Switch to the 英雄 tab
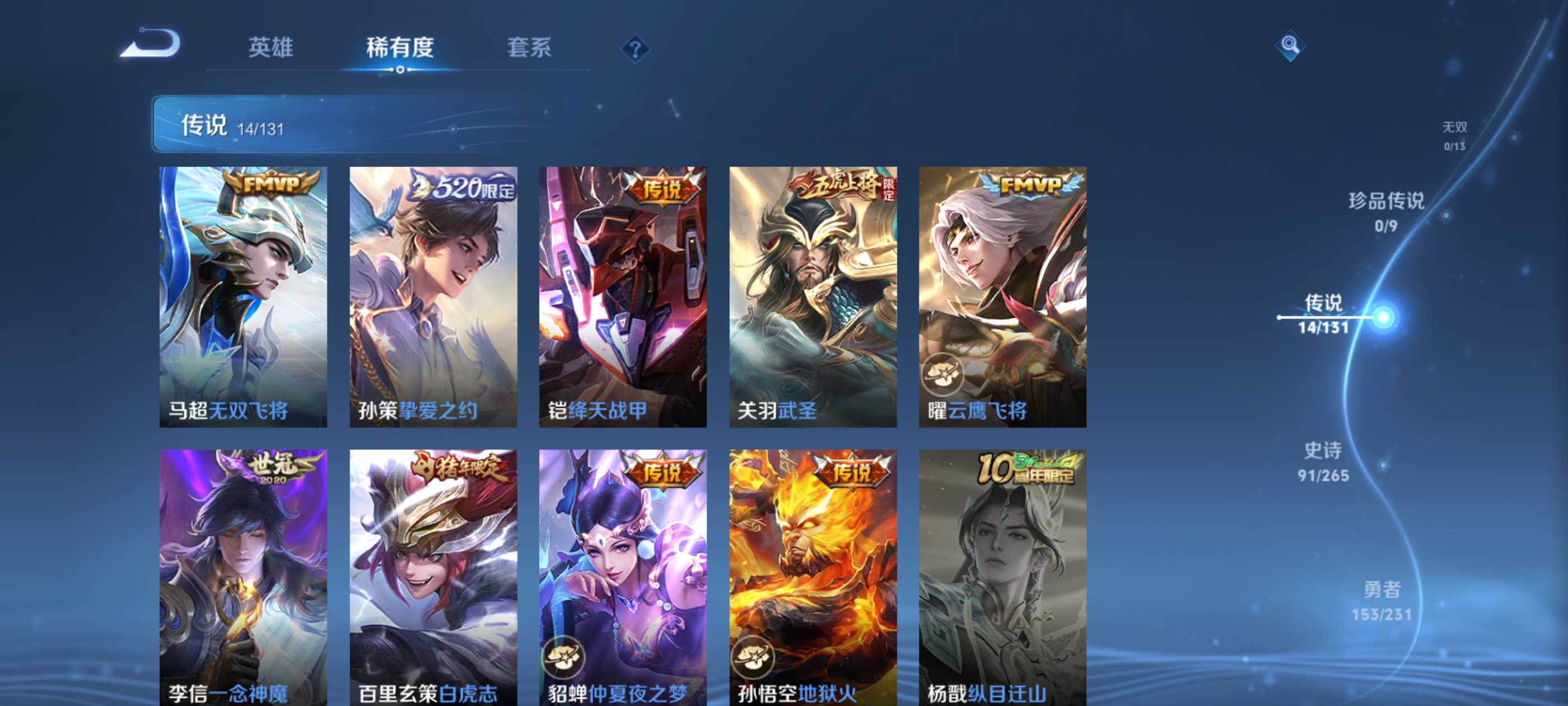Screen dimensions: 1568x706 (271, 48)
